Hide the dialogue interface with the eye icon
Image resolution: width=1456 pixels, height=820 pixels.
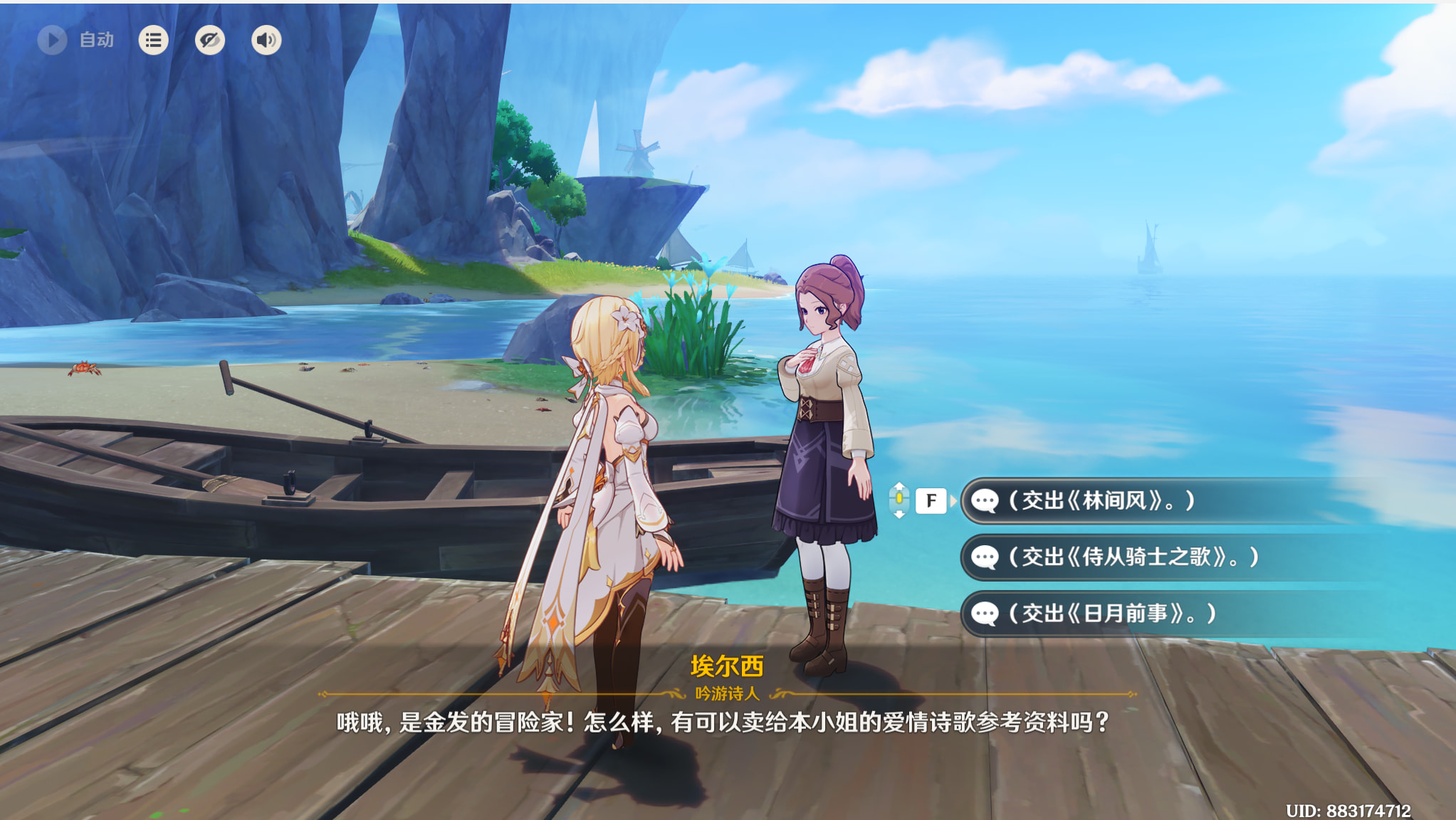(210, 40)
